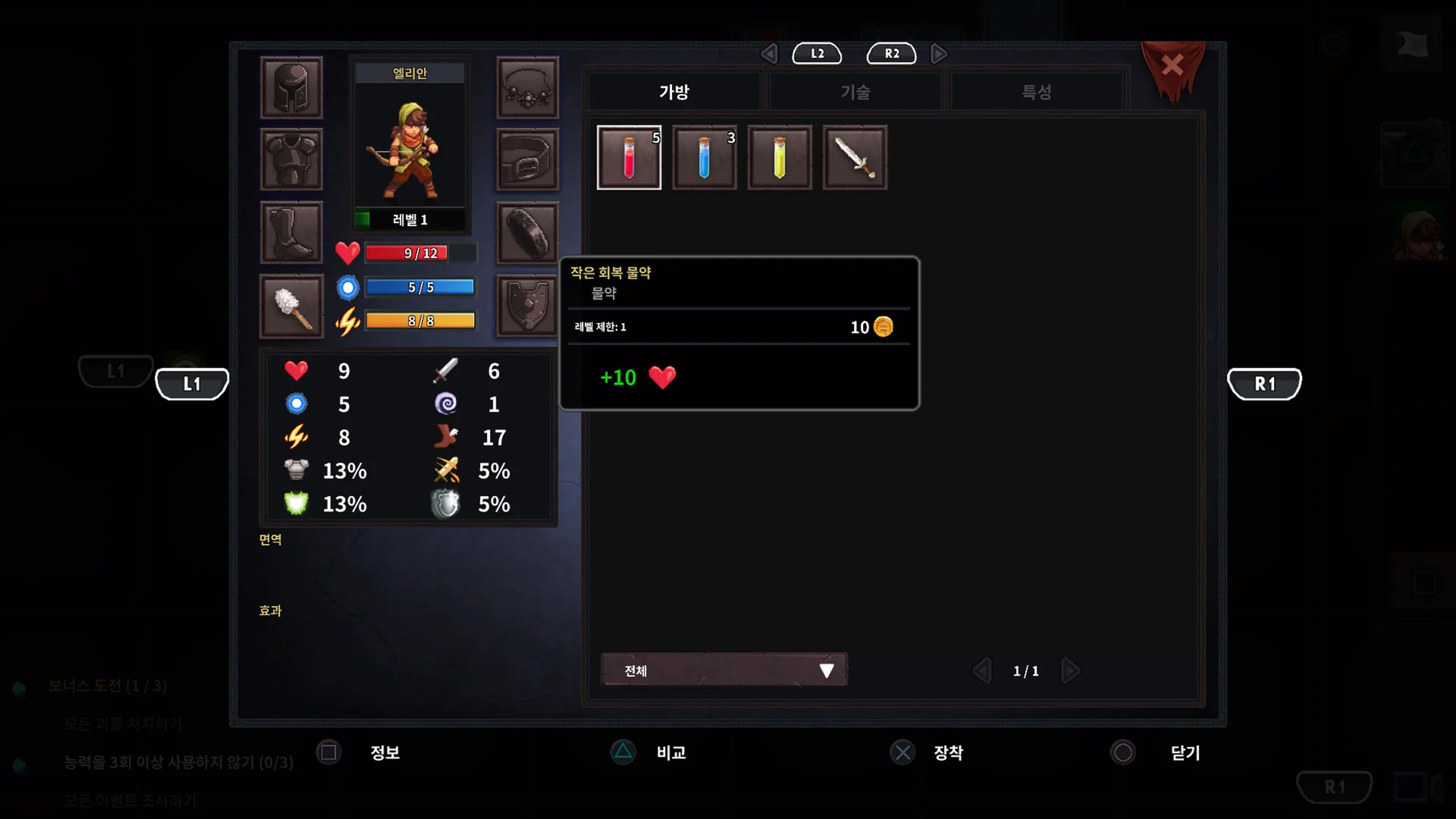Click the club weapon slot
Screen dimensions: 1456x819
coord(292,306)
